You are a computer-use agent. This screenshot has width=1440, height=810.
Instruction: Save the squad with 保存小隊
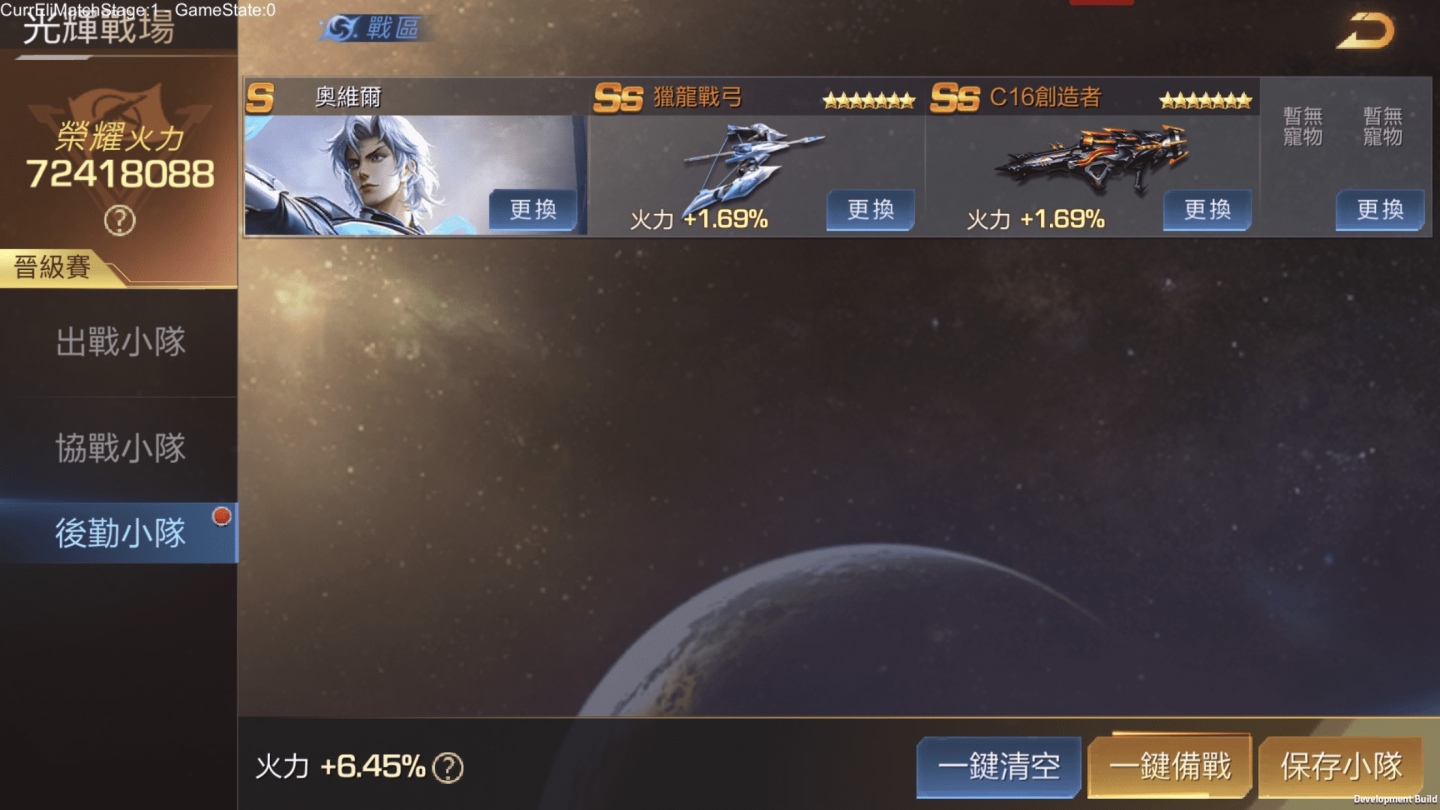[x=1341, y=767]
